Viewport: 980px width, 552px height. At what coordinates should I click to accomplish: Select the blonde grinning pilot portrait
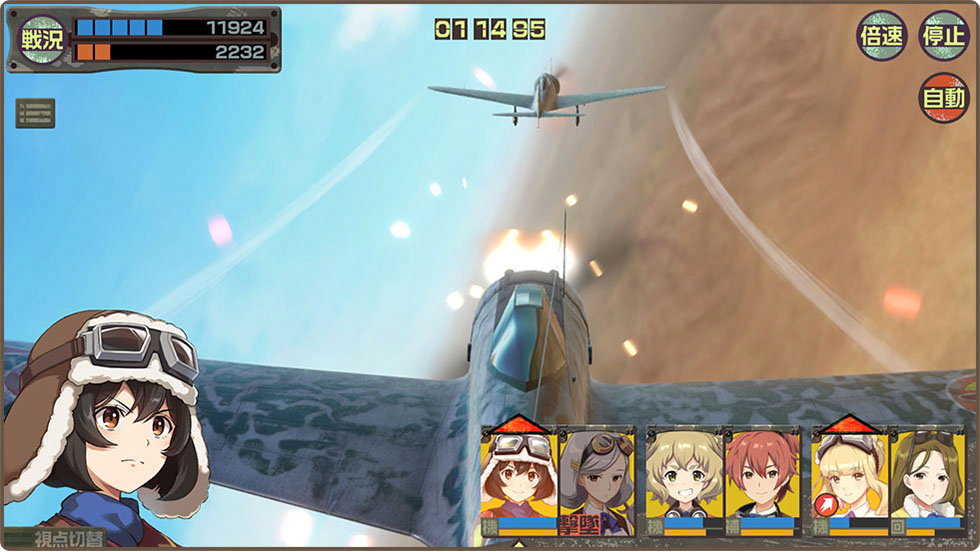click(x=684, y=480)
